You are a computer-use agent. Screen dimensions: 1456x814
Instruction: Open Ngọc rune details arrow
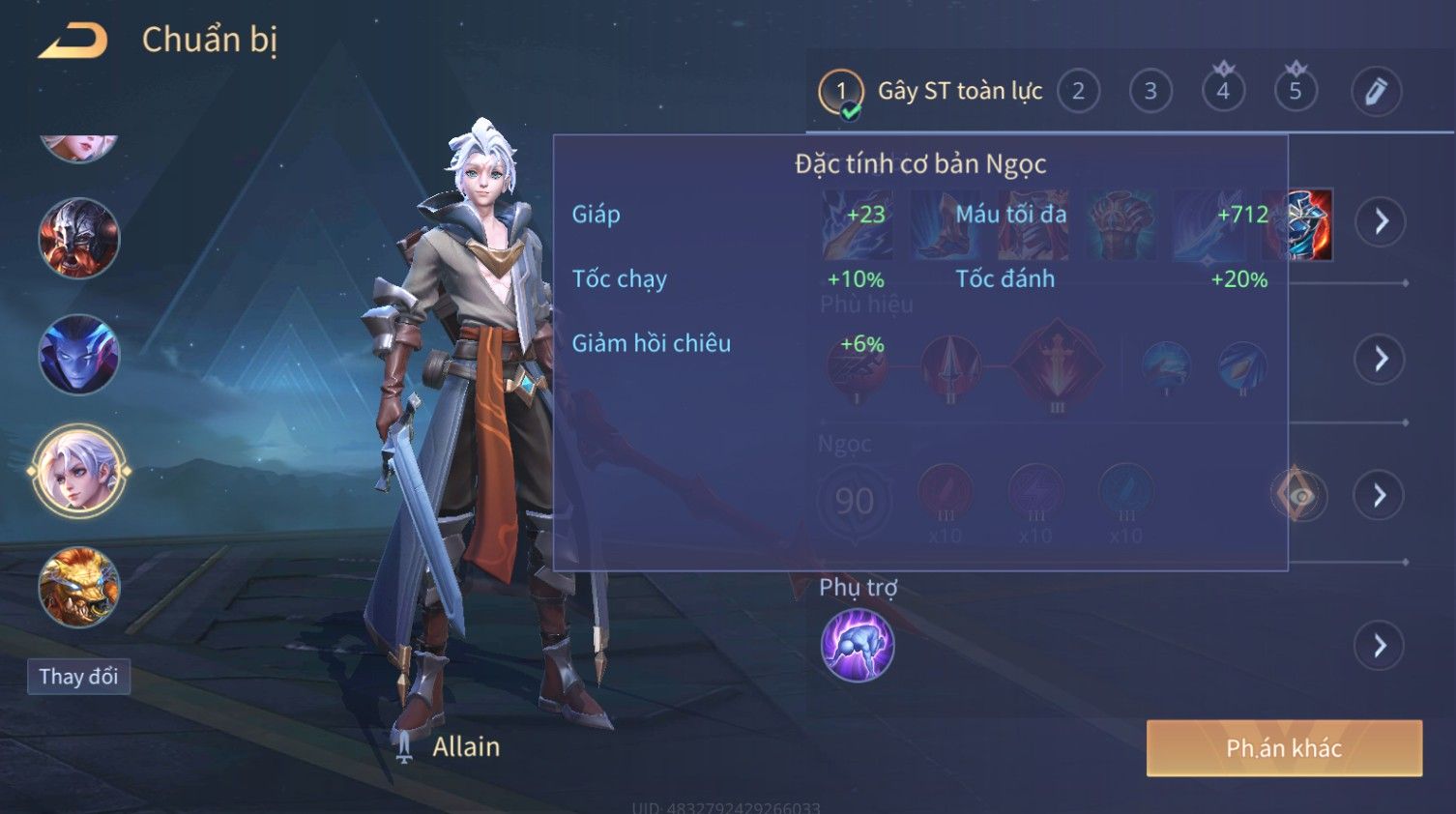click(x=1381, y=496)
